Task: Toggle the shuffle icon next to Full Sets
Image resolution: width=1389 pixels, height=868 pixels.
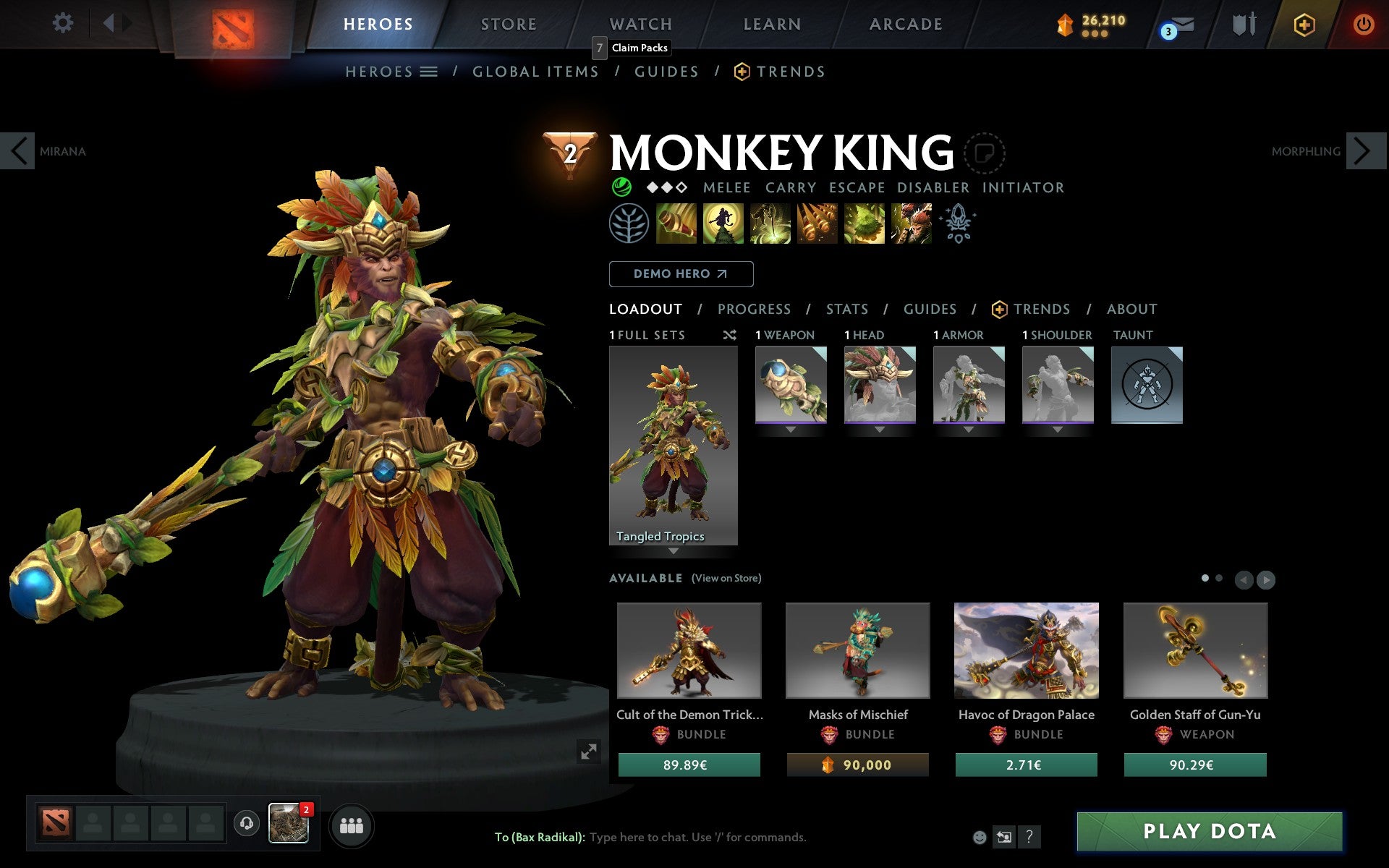Action: (x=729, y=335)
